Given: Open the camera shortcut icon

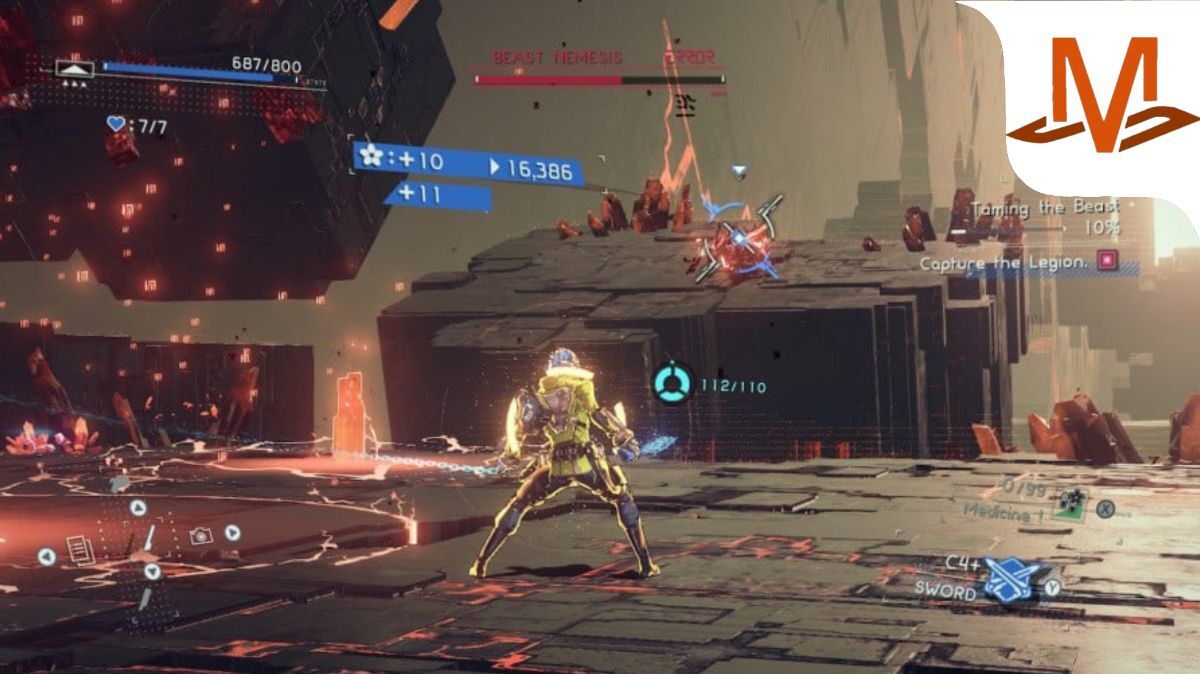Looking at the screenshot, I should point(201,536).
